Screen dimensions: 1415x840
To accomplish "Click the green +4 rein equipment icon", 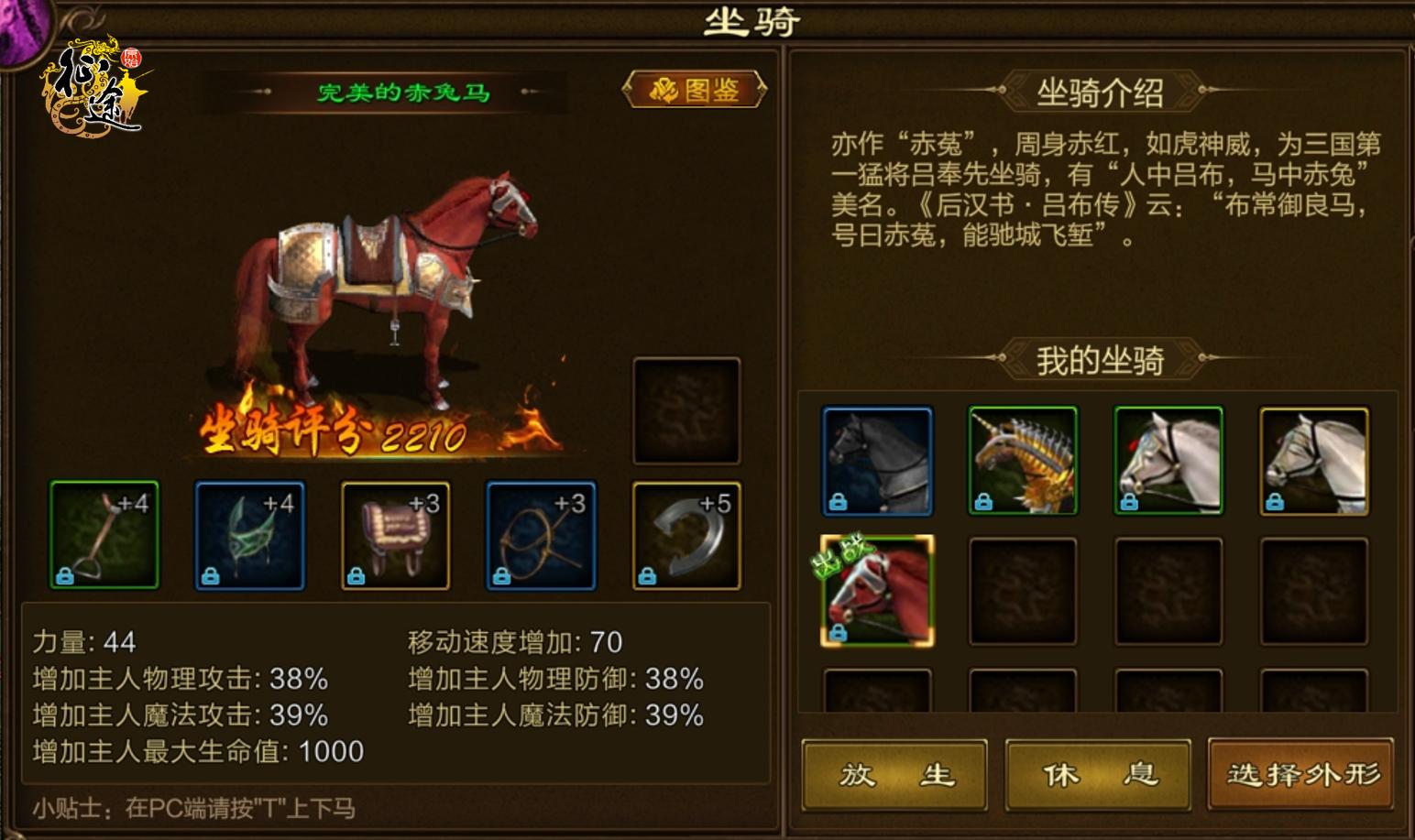I will pyautogui.click(x=249, y=534).
